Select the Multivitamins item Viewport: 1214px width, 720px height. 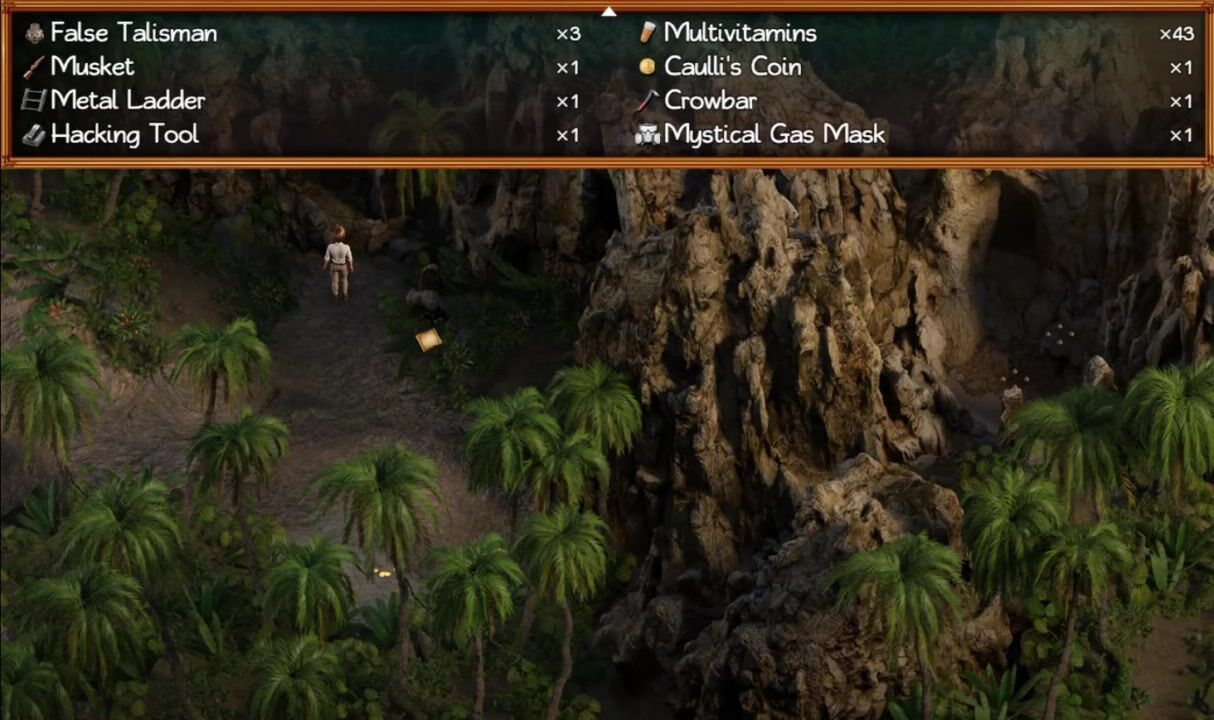739,33
